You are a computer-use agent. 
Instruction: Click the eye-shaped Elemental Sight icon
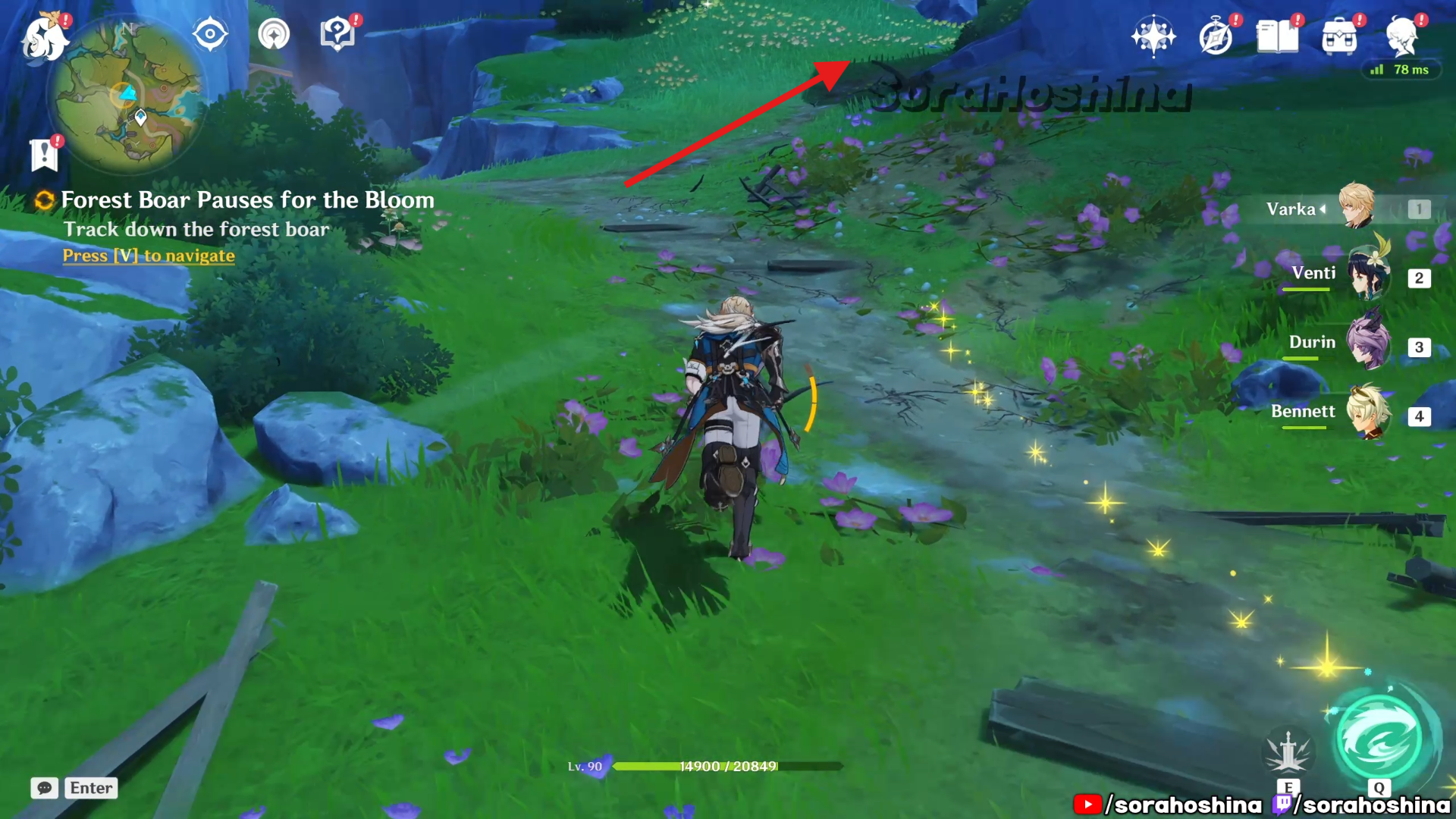[210, 34]
